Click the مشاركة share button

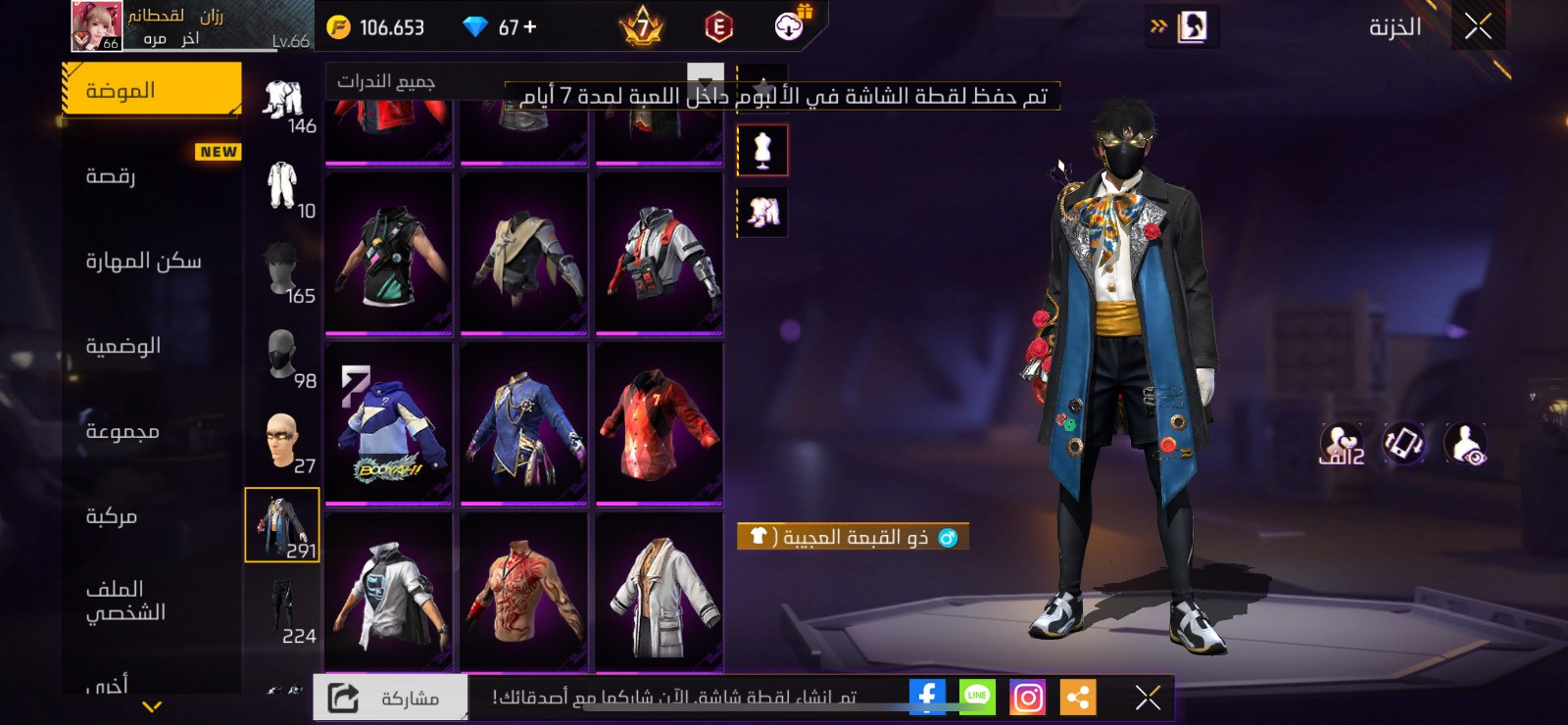(390, 698)
